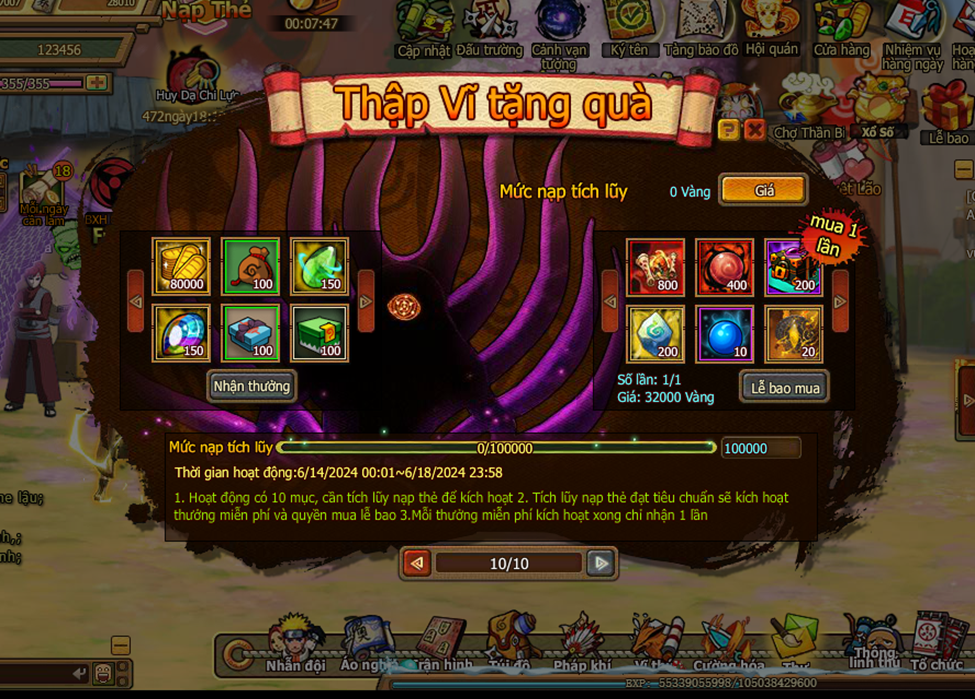
Task: Claim the reward with Nhận thưởng
Action: click(x=252, y=386)
